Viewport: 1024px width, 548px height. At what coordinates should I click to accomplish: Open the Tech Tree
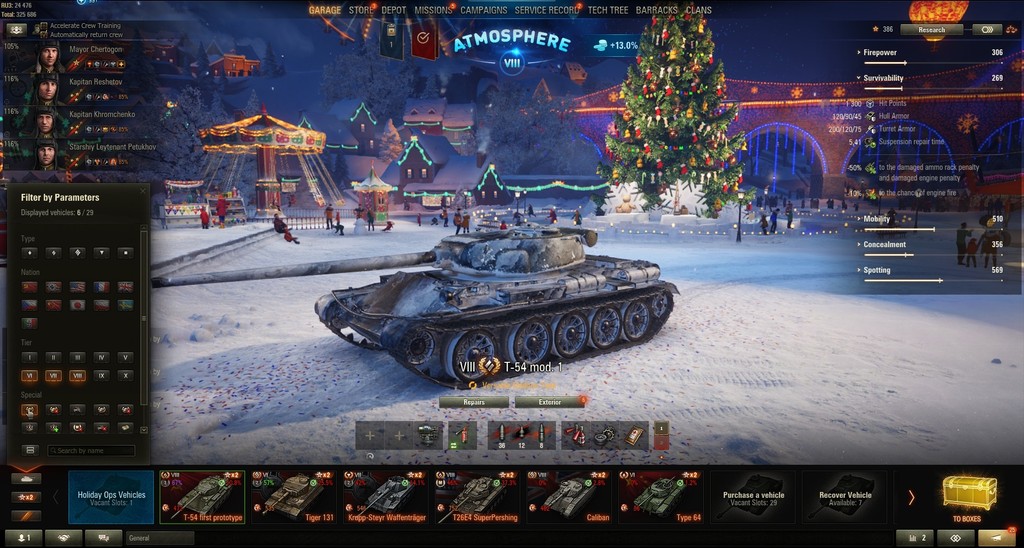point(608,10)
